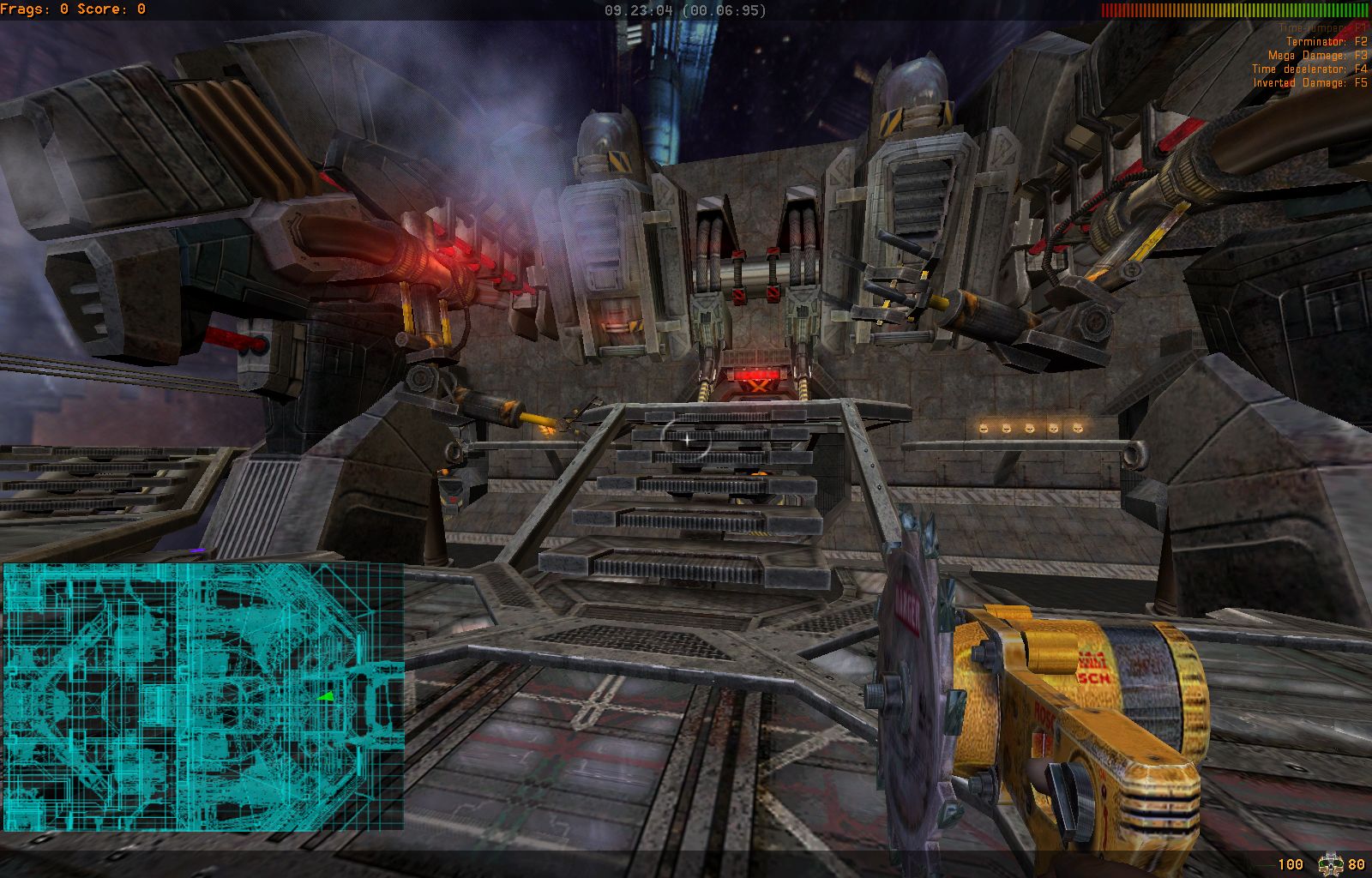The image size is (1372, 878).
Task: Click the skull armor icon
Action: point(1330,863)
